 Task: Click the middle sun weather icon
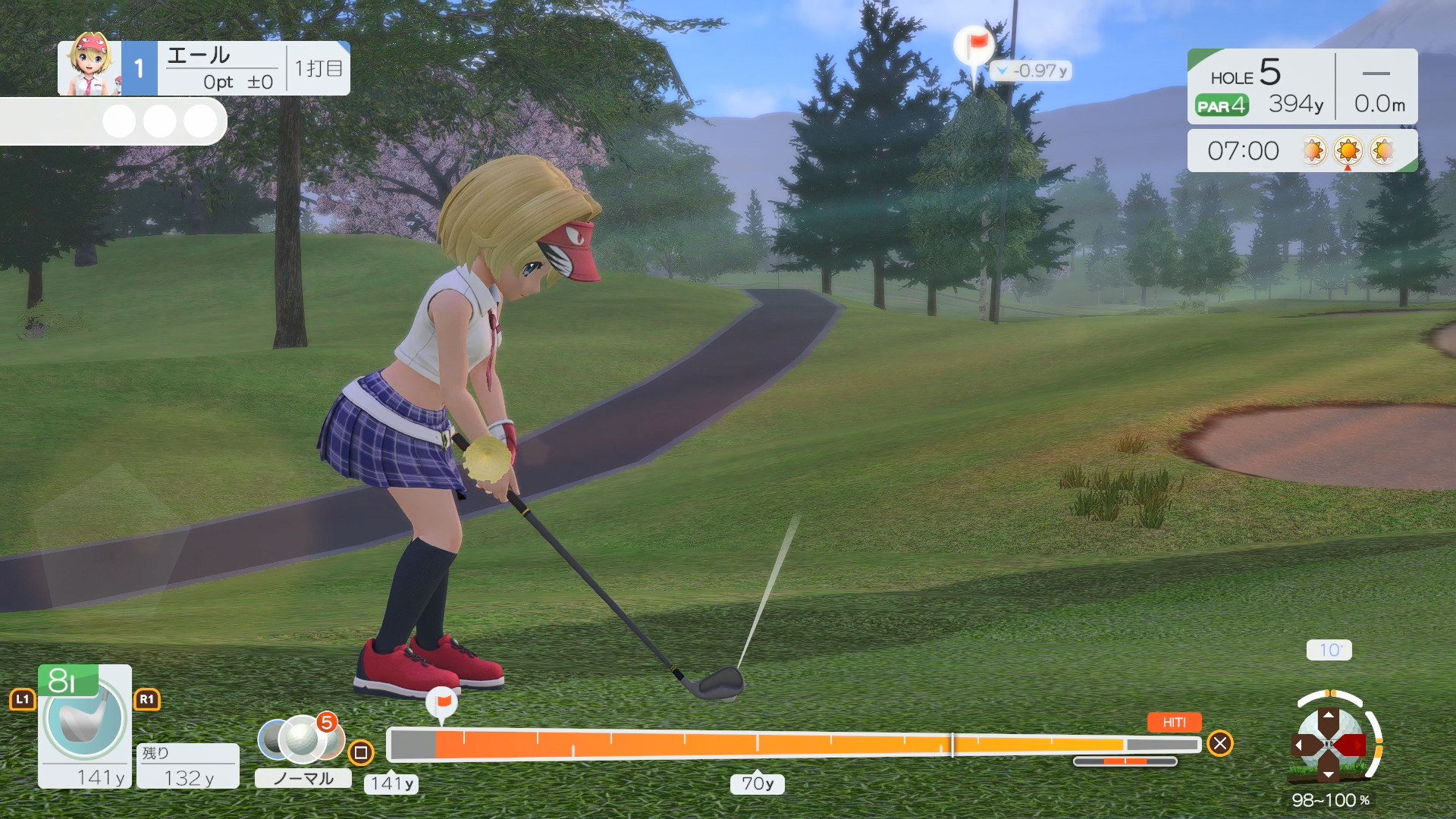(x=1349, y=150)
